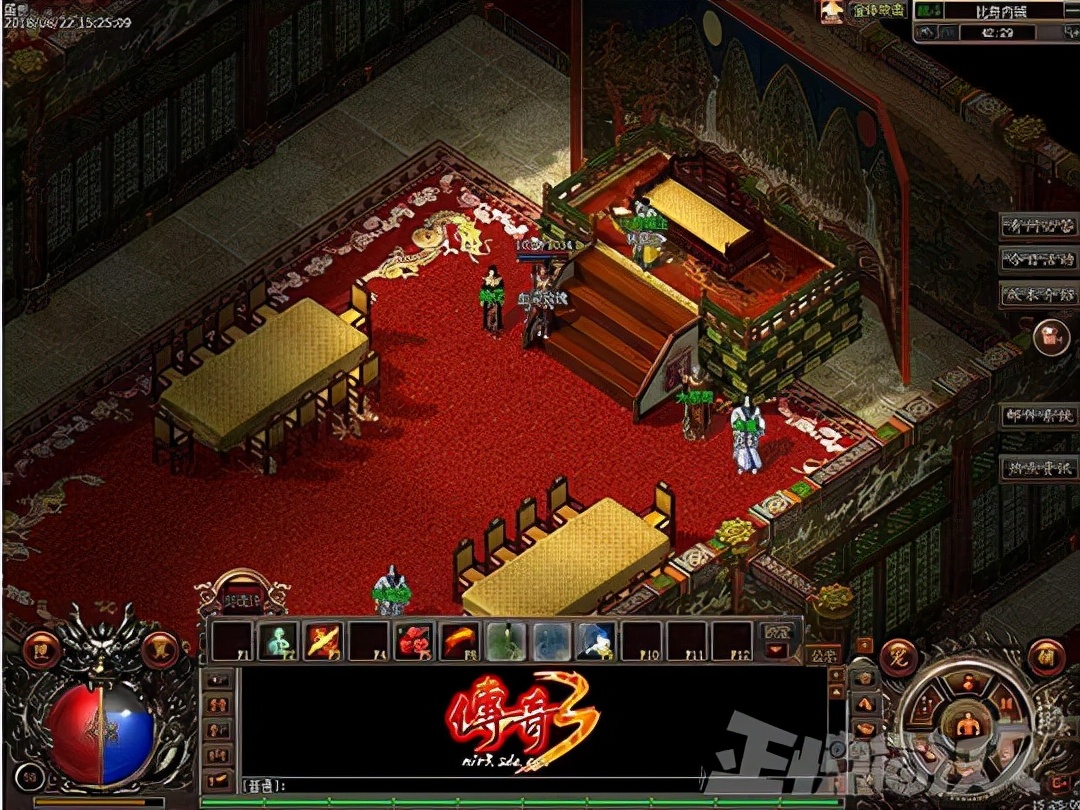Click the portrait icon at top
Viewport: 1080px width, 810px height.
click(x=831, y=11)
